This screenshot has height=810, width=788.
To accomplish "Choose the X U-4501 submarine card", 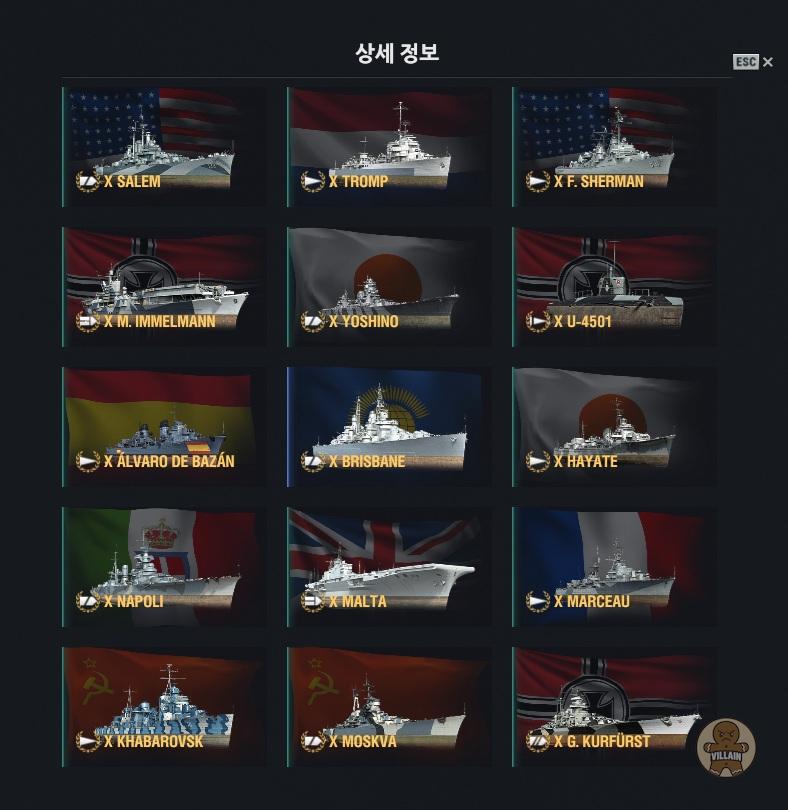I will tap(613, 286).
